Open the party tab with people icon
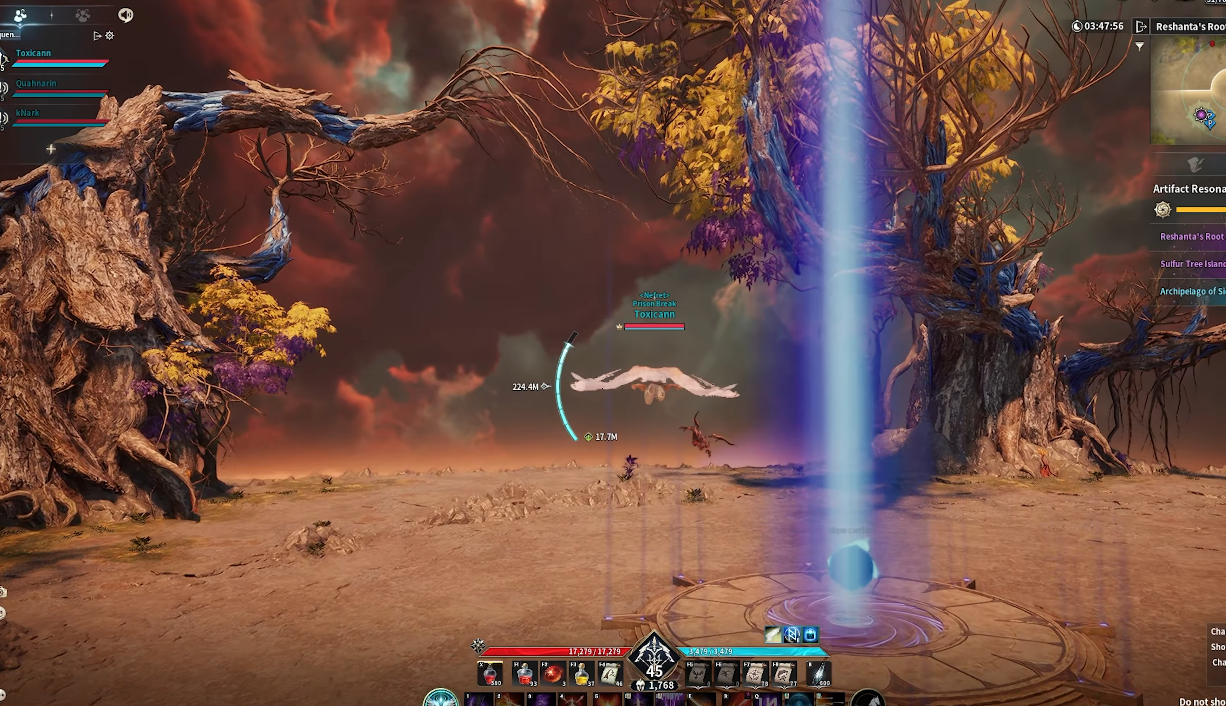The width and height of the screenshot is (1226, 706). 20,15
